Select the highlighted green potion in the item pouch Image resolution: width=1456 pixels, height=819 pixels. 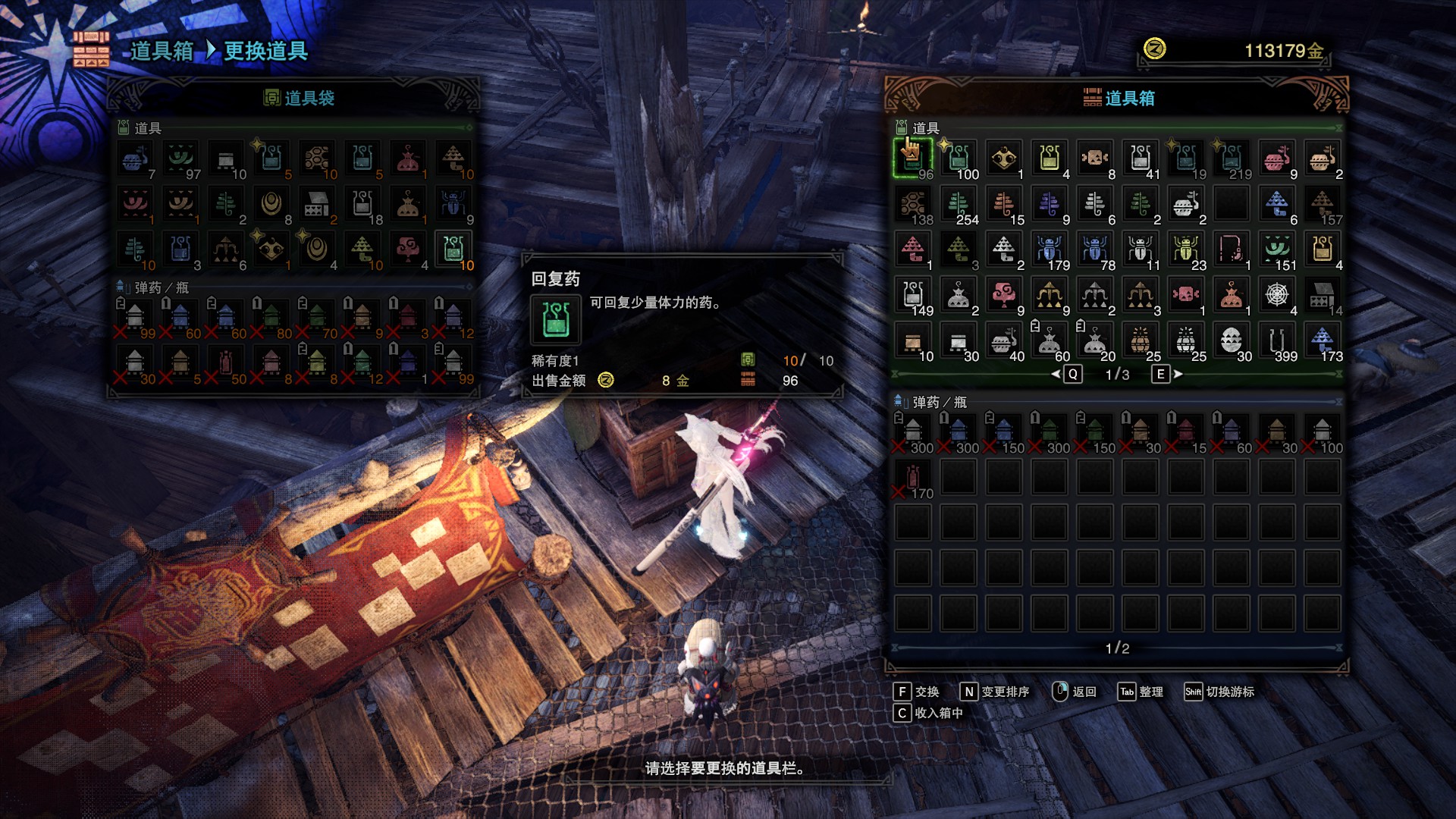click(453, 249)
